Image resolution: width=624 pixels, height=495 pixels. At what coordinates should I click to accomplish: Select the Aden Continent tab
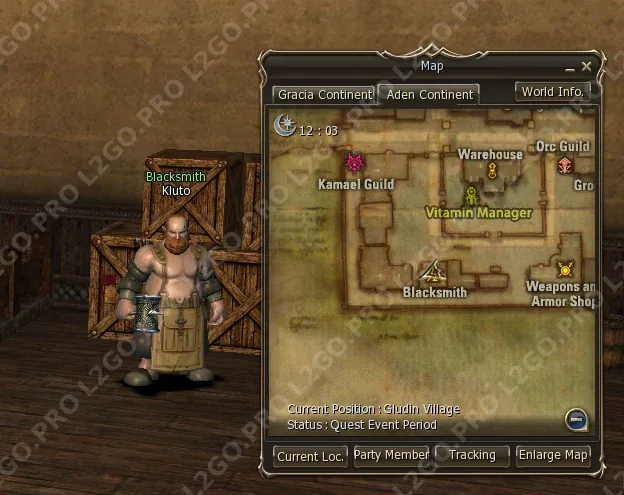pos(427,95)
